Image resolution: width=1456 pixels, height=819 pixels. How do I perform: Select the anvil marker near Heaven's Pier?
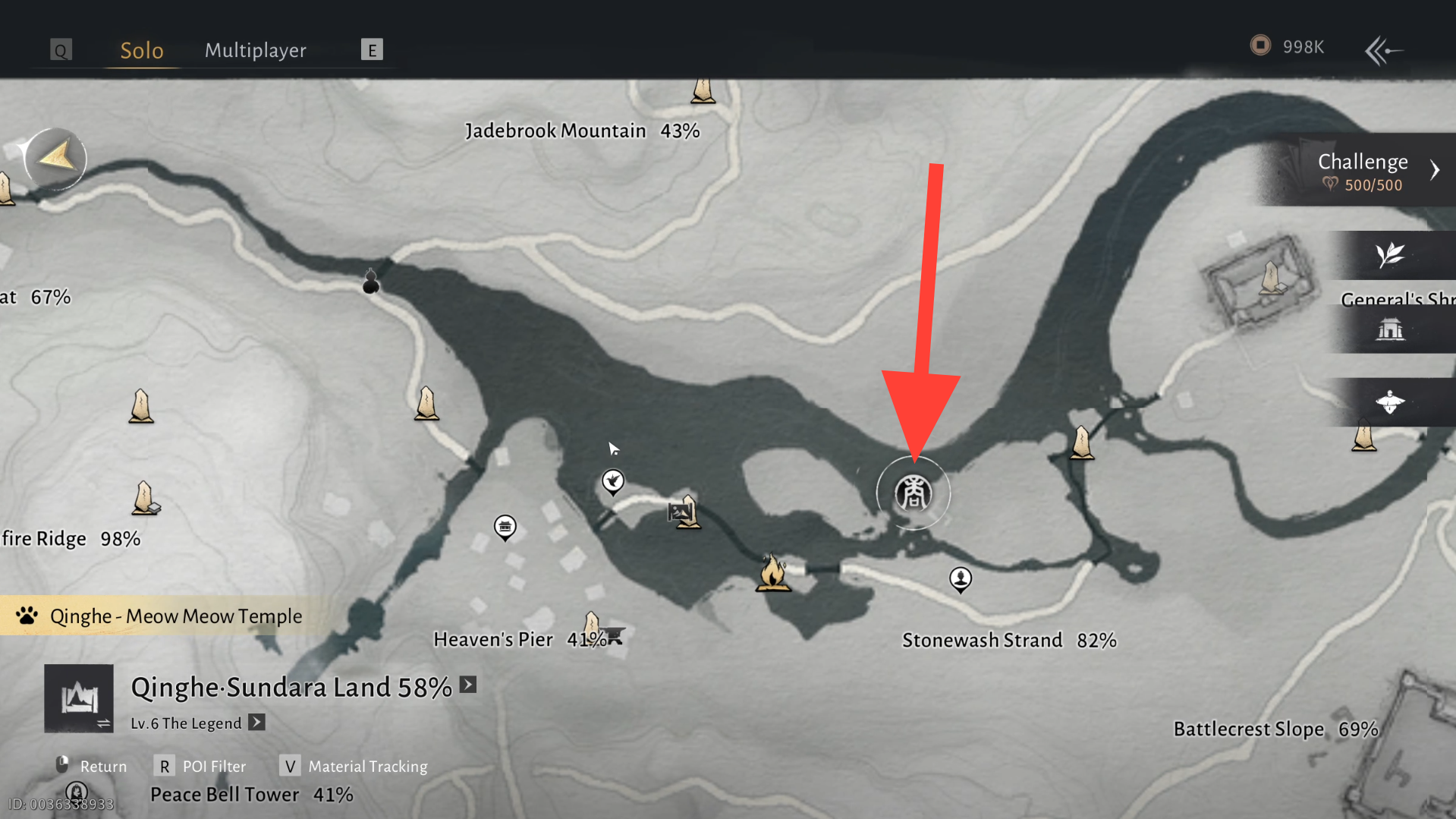(614, 635)
